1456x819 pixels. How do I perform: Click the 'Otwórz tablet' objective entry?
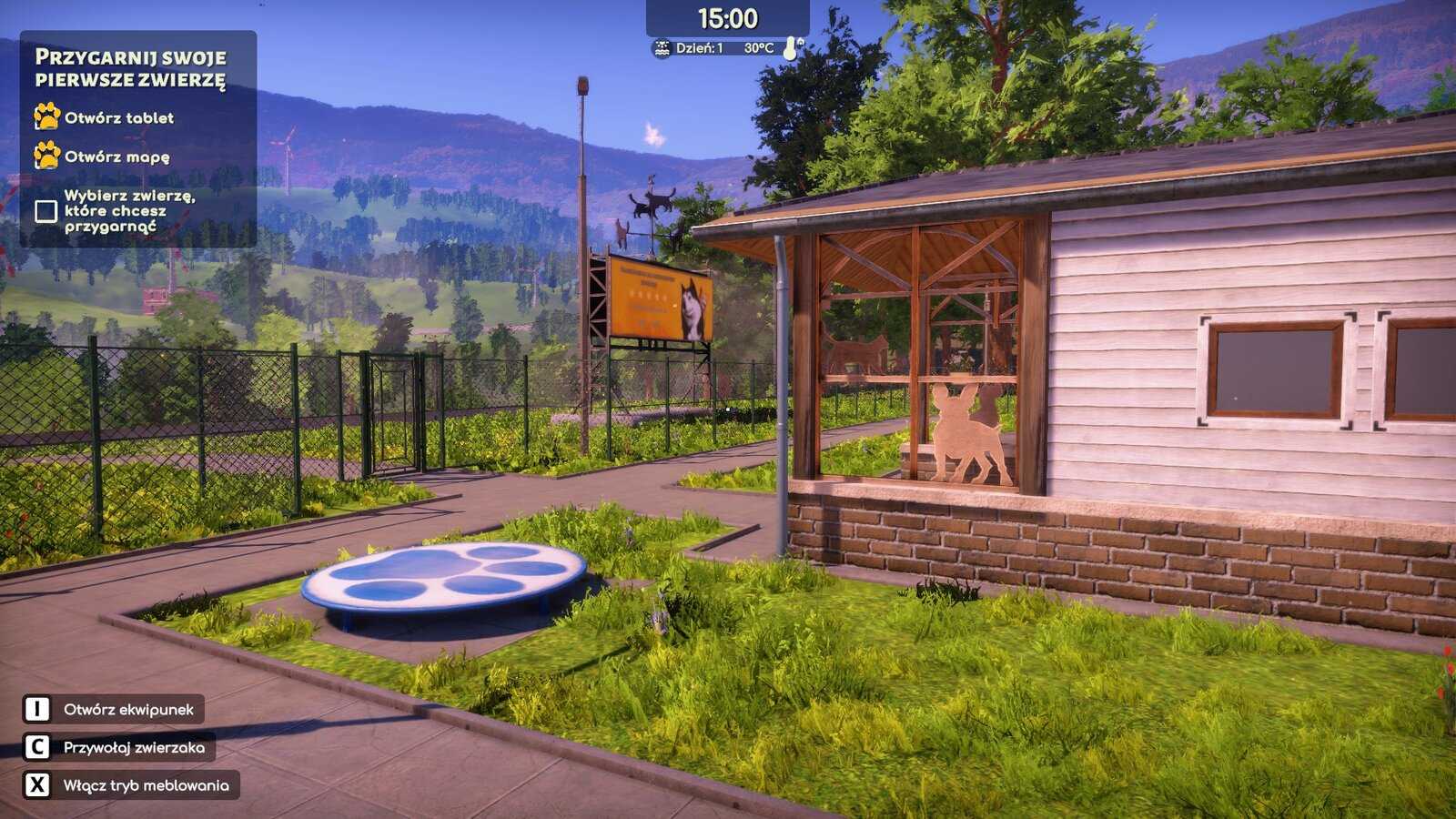[x=118, y=118]
